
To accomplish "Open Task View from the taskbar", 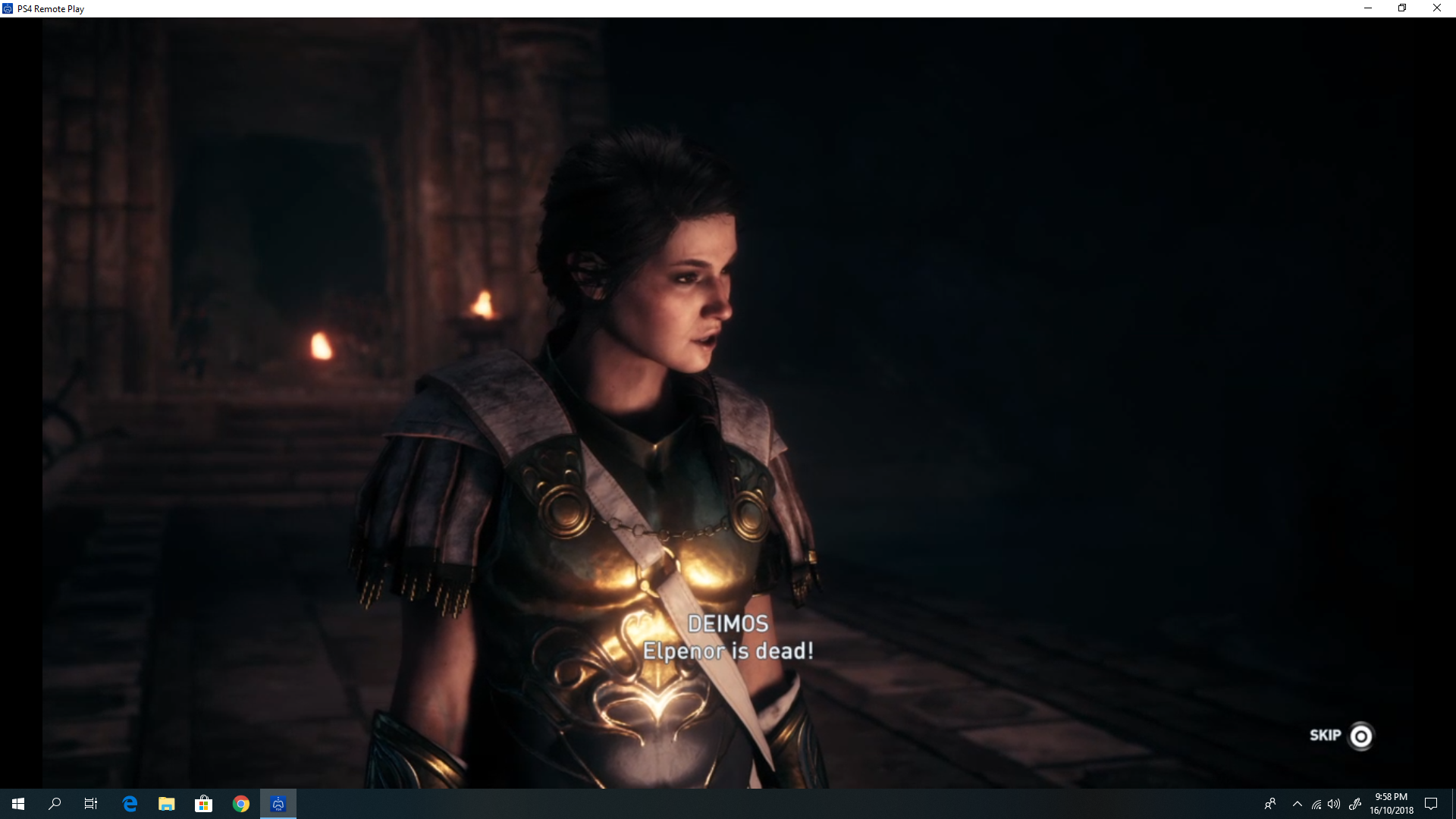I will tap(89, 803).
